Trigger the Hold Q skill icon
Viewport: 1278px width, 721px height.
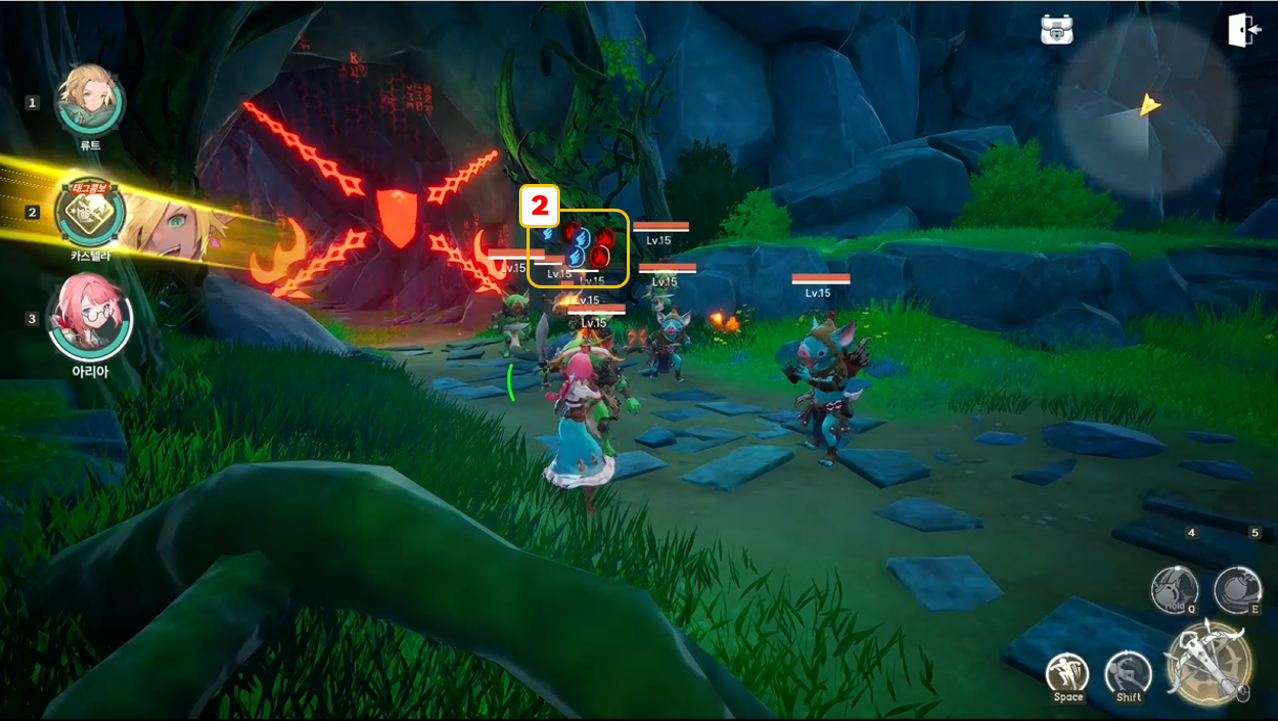pyautogui.click(x=1174, y=588)
